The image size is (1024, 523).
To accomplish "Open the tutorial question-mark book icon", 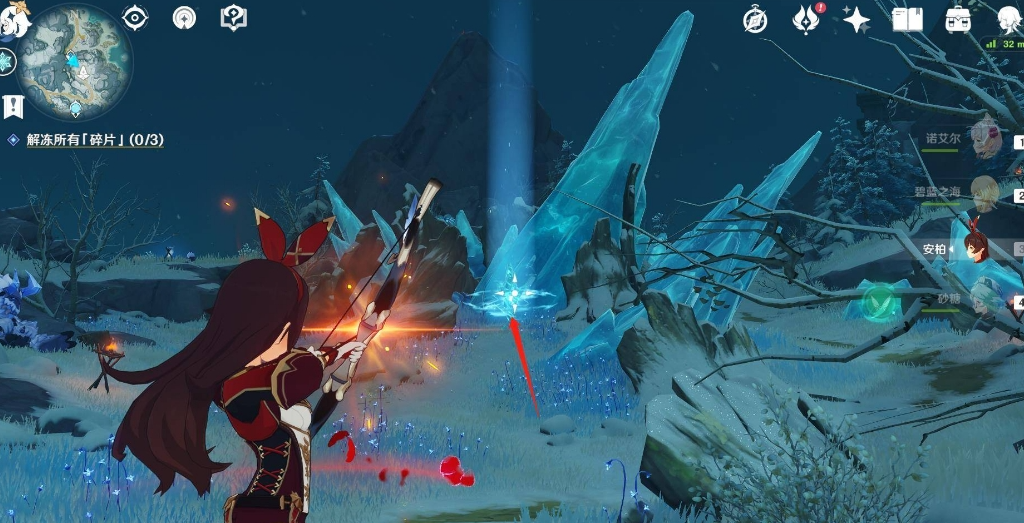I will click(233, 17).
